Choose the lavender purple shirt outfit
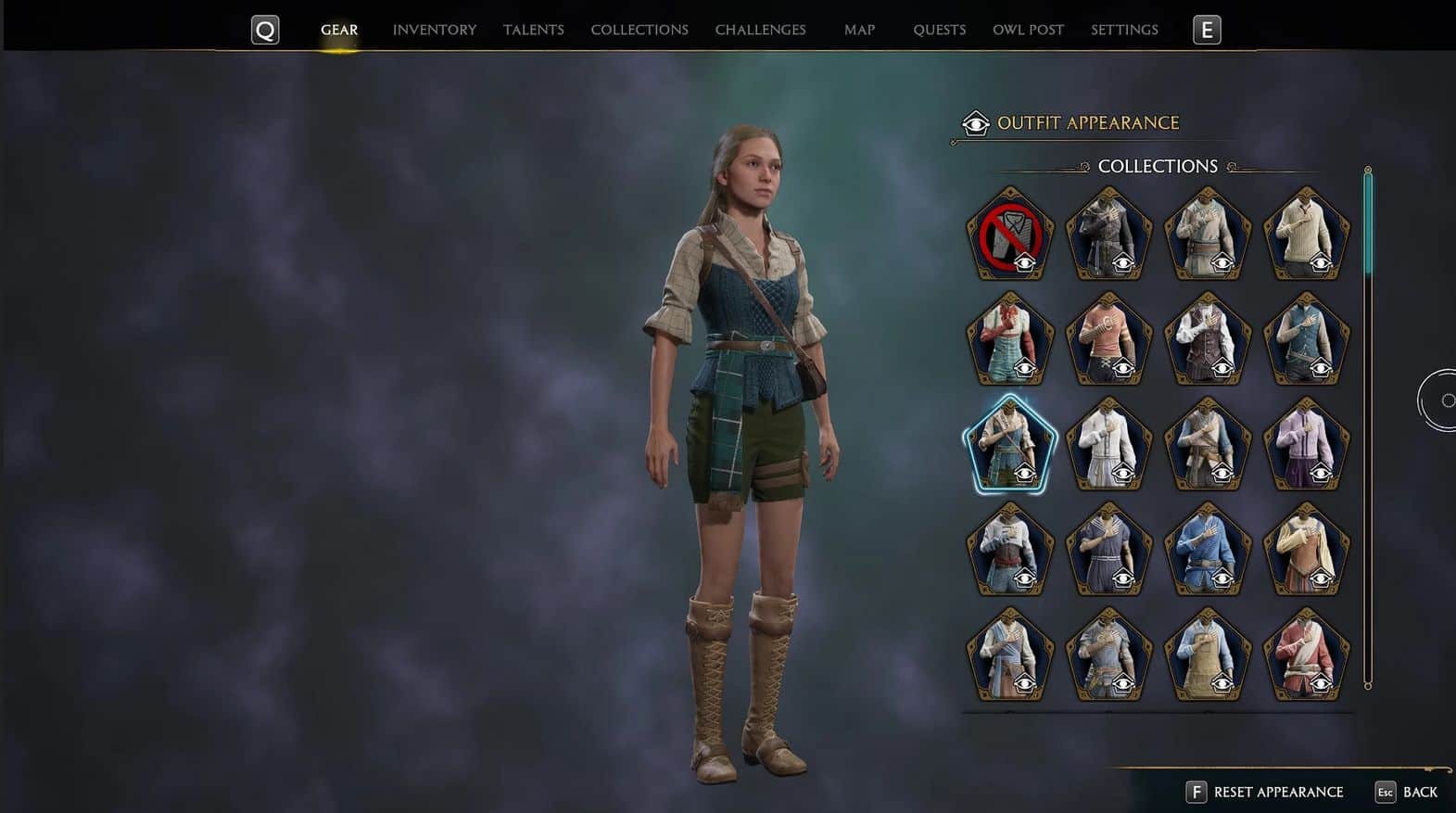 [1307, 444]
